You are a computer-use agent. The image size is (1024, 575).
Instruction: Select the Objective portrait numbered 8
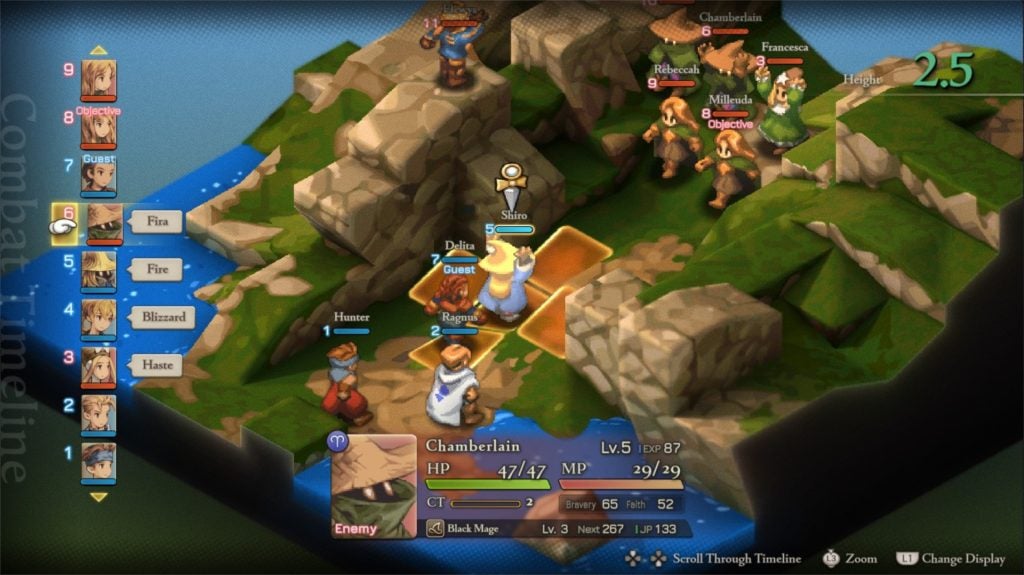pyautogui.click(x=98, y=128)
